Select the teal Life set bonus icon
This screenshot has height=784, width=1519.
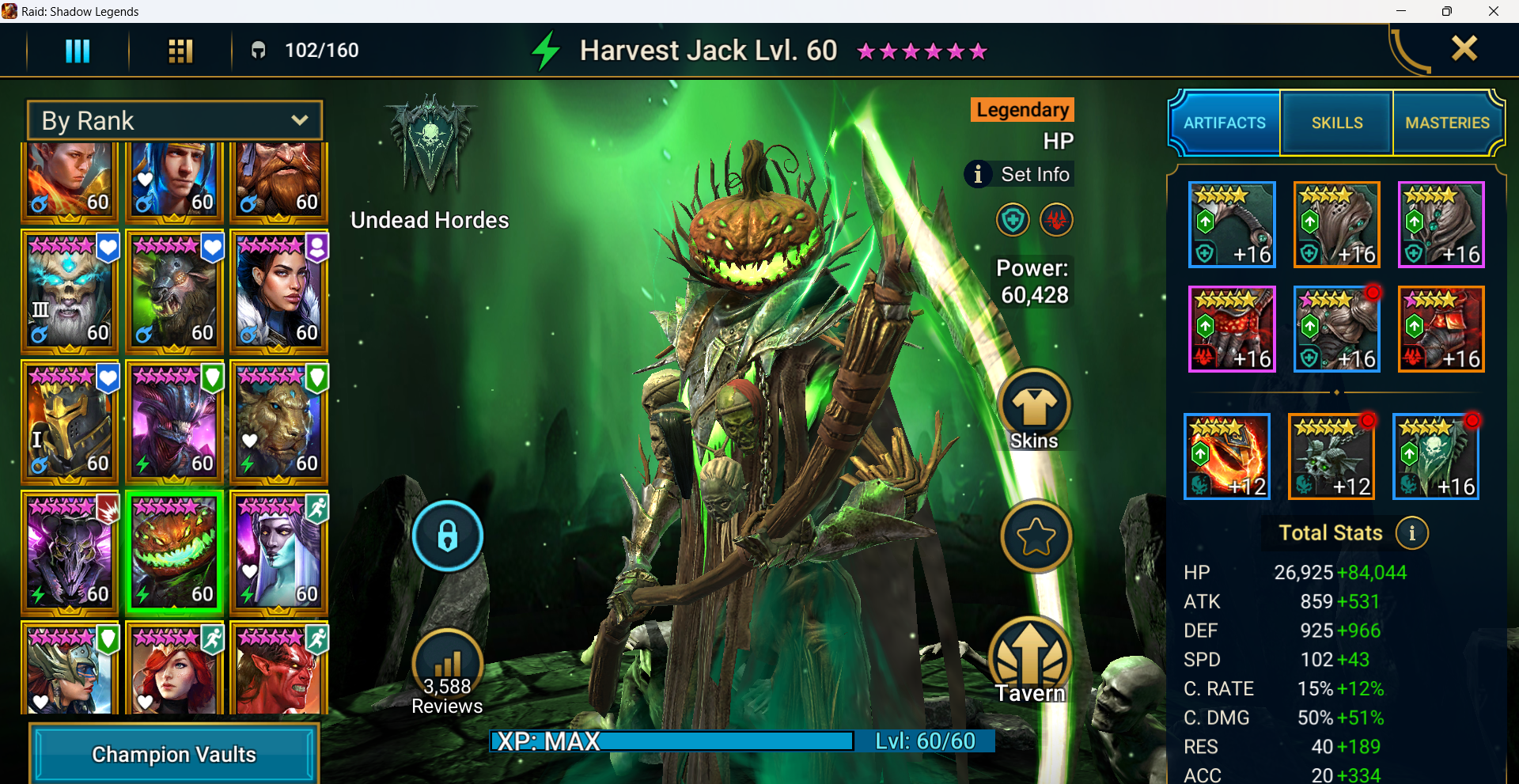[x=1013, y=220]
